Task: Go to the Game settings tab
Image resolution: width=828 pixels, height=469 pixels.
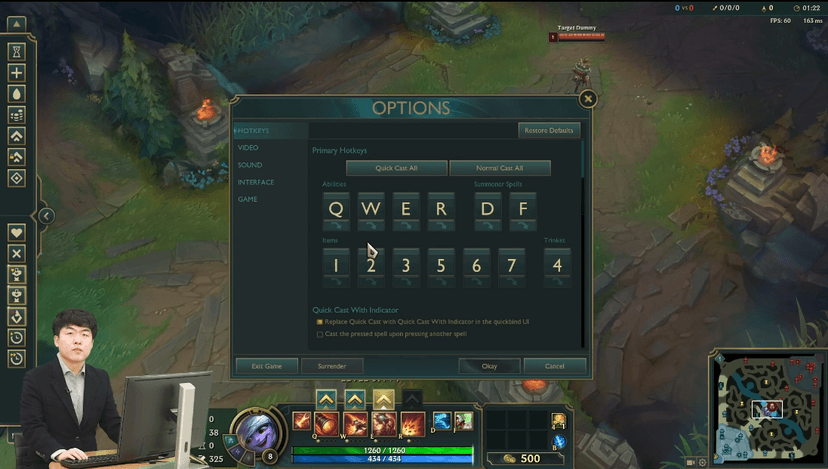Action: coord(247,199)
